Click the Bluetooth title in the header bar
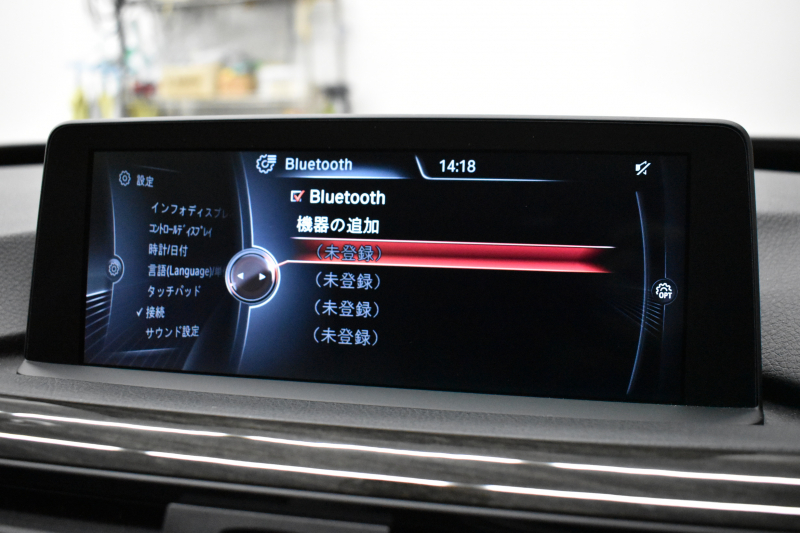Screen dimensions: 800x533 318,164
